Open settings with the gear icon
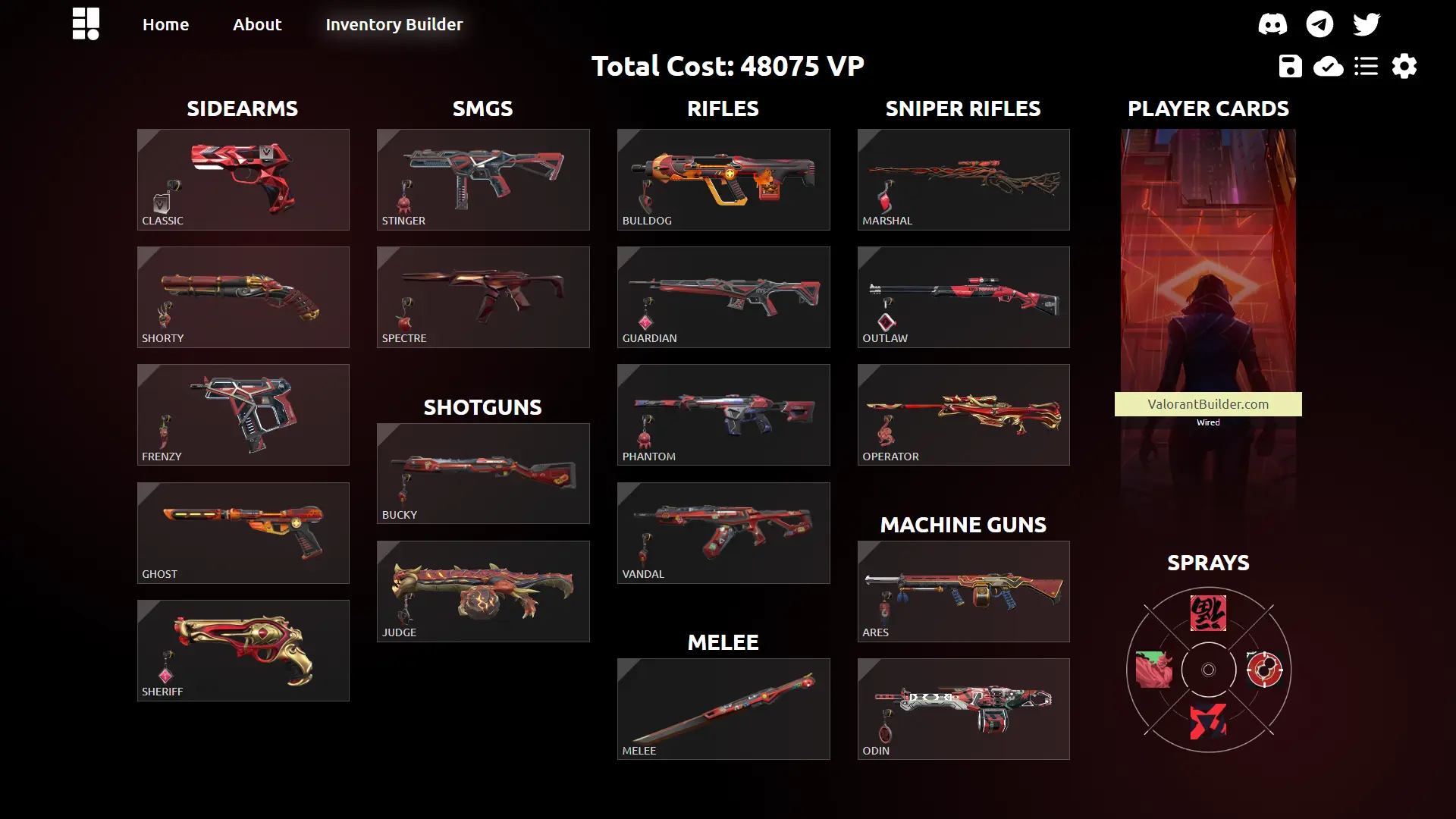The width and height of the screenshot is (1456, 819). pyautogui.click(x=1404, y=67)
